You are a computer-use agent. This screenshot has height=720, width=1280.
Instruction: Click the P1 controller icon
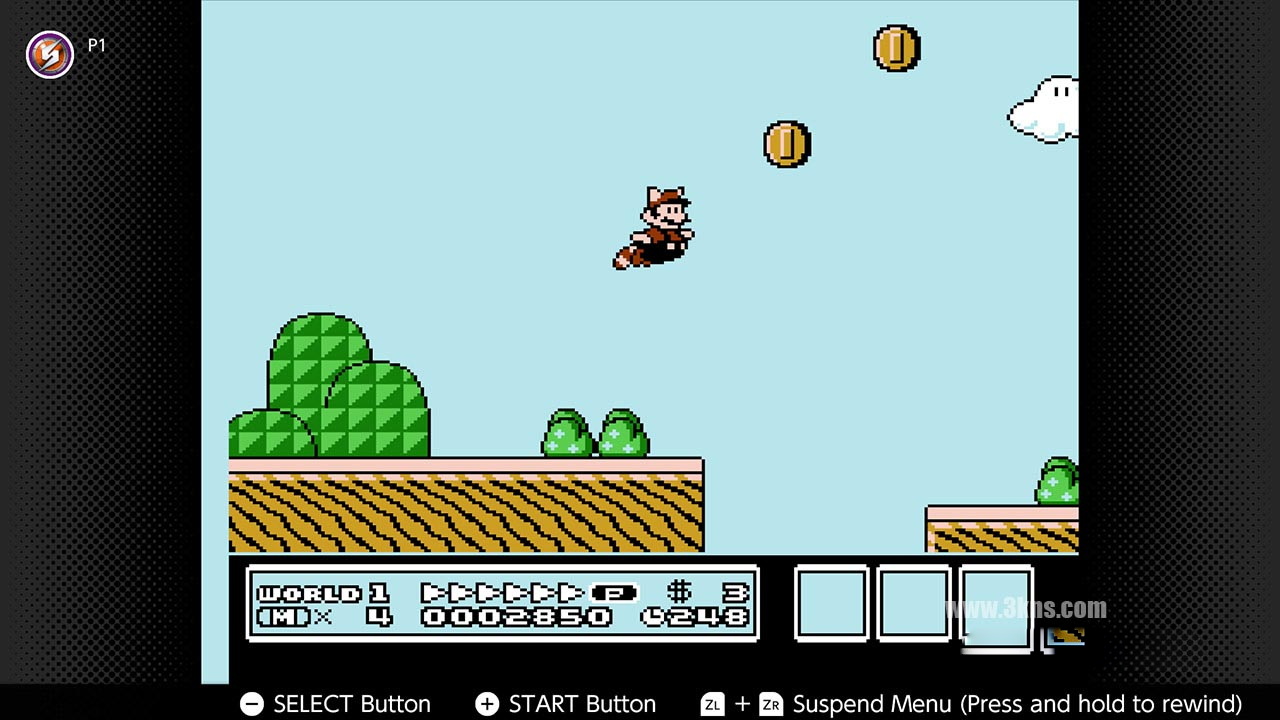pos(49,54)
